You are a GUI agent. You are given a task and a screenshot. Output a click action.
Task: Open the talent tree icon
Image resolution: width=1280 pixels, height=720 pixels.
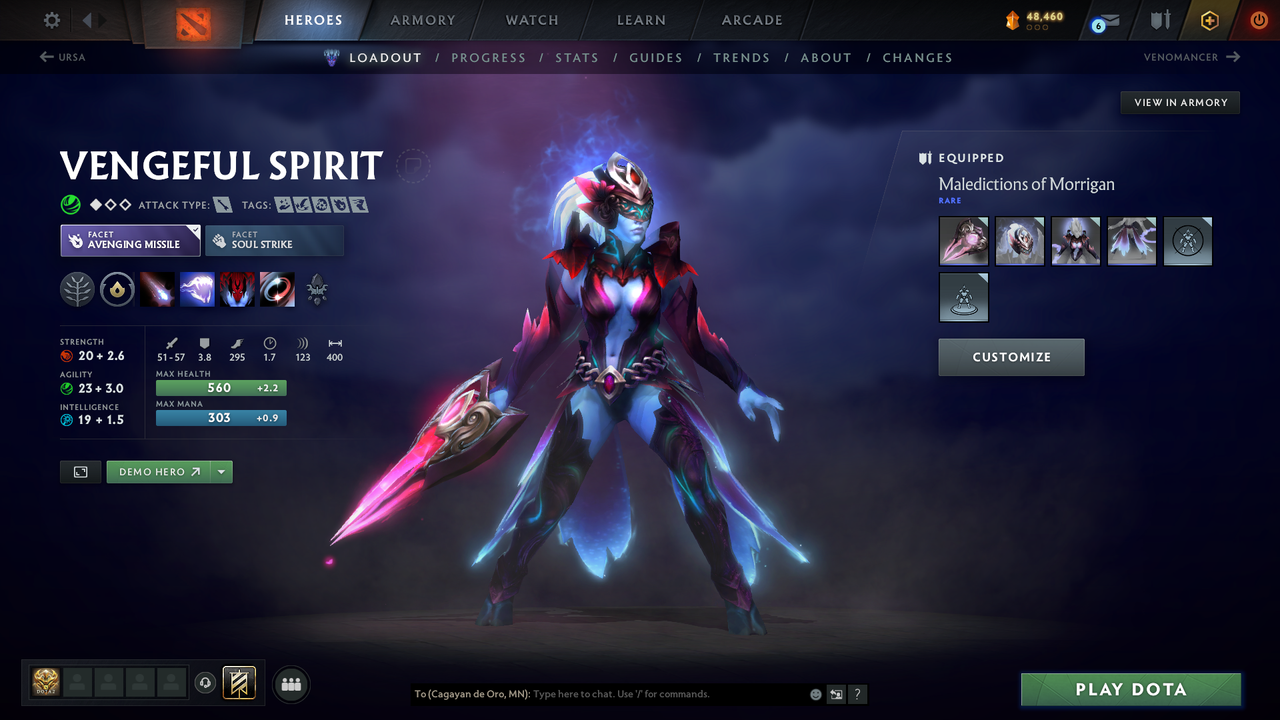(x=317, y=289)
